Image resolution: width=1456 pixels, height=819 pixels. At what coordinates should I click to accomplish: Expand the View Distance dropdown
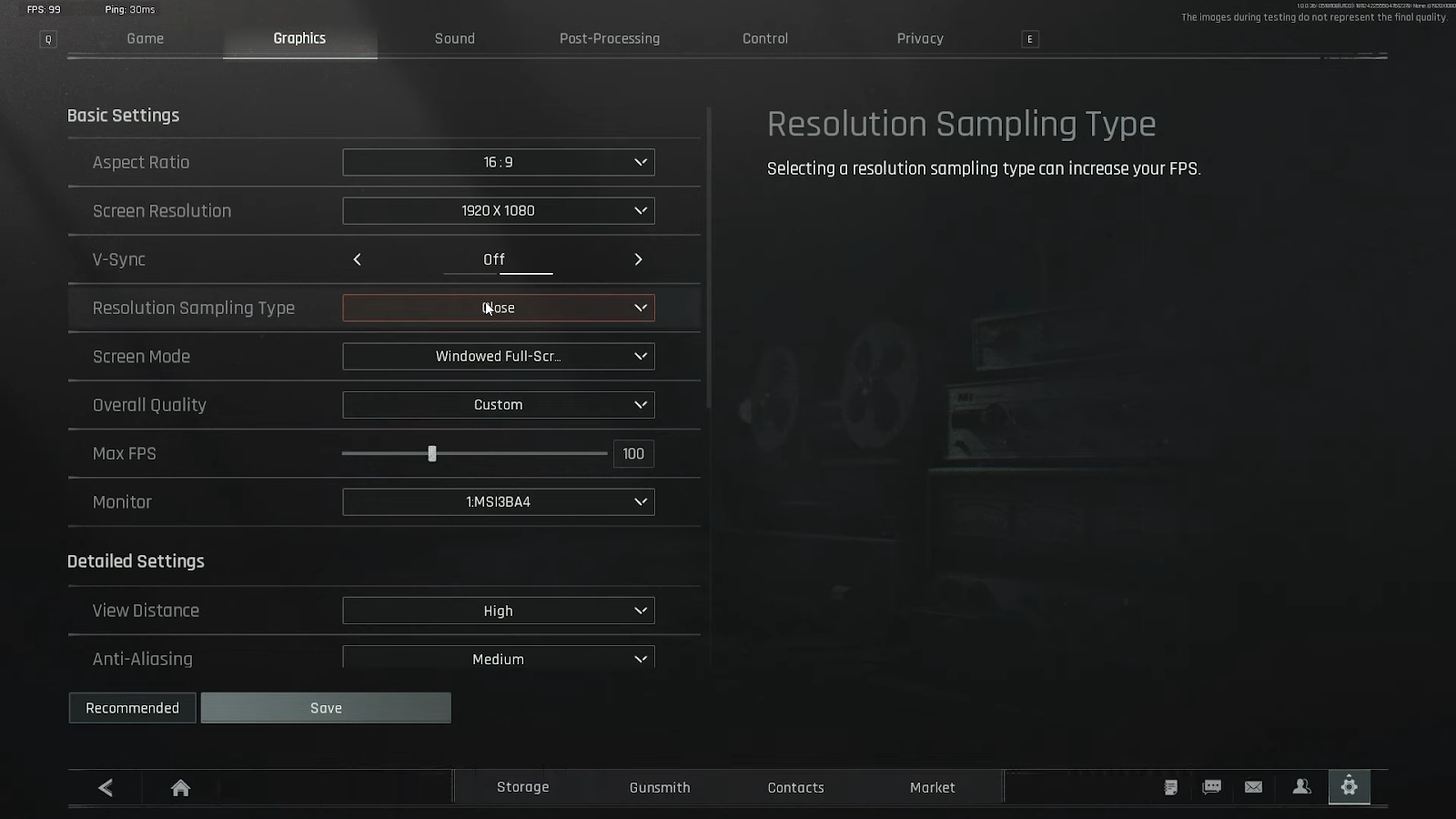[x=498, y=611]
